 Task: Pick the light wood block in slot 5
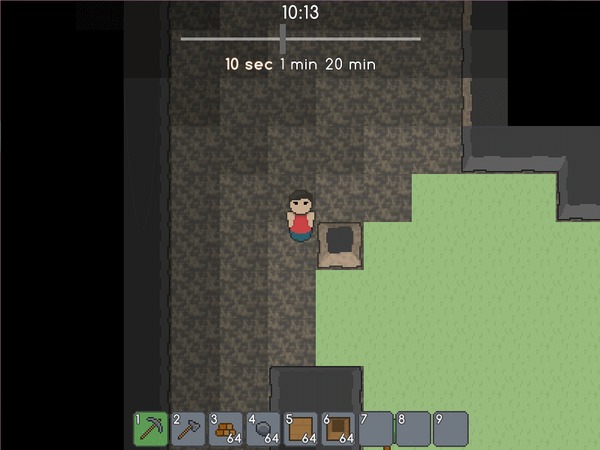pyautogui.click(x=301, y=428)
